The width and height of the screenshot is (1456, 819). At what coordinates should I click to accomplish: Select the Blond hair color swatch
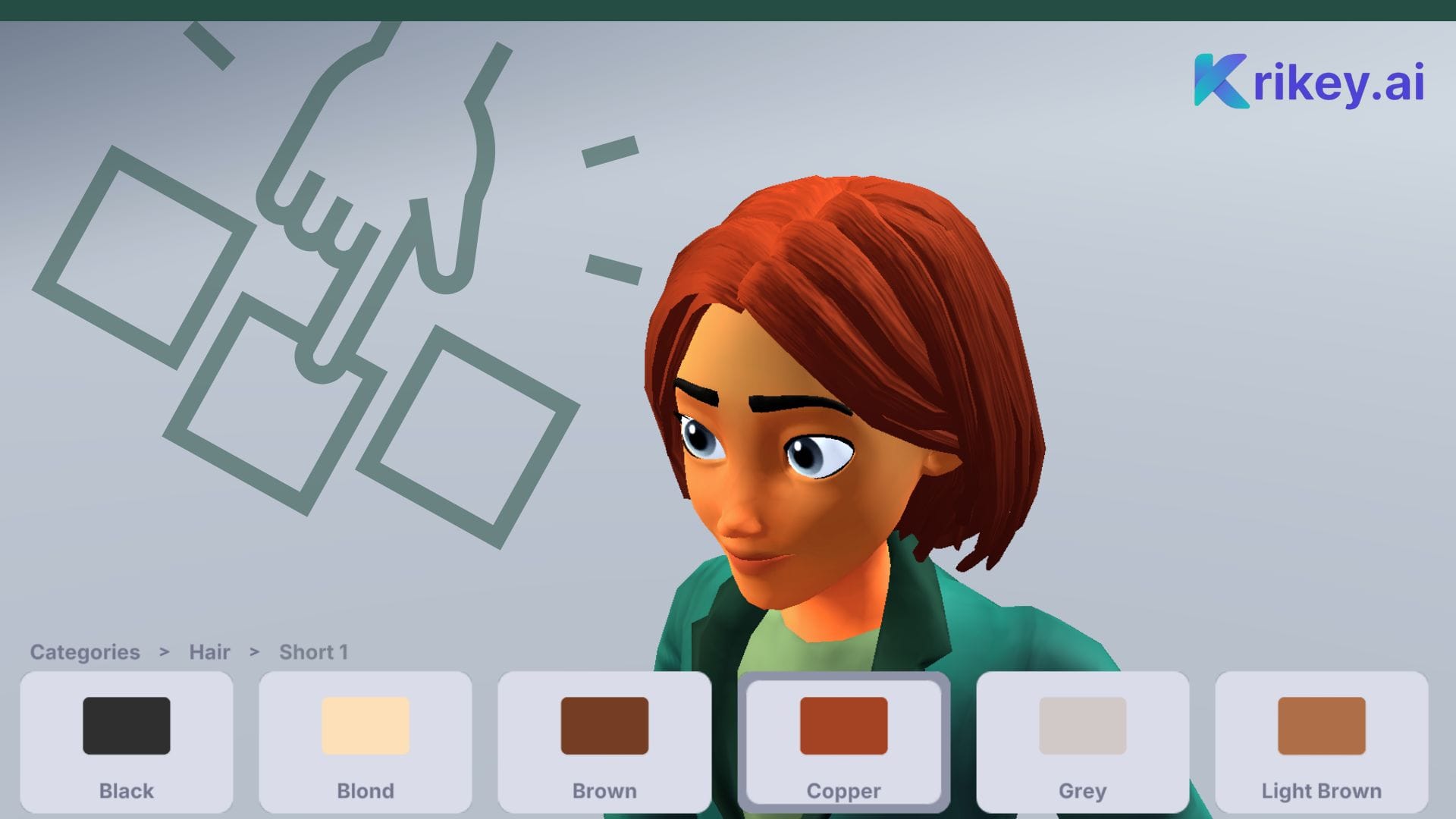point(366,724)
